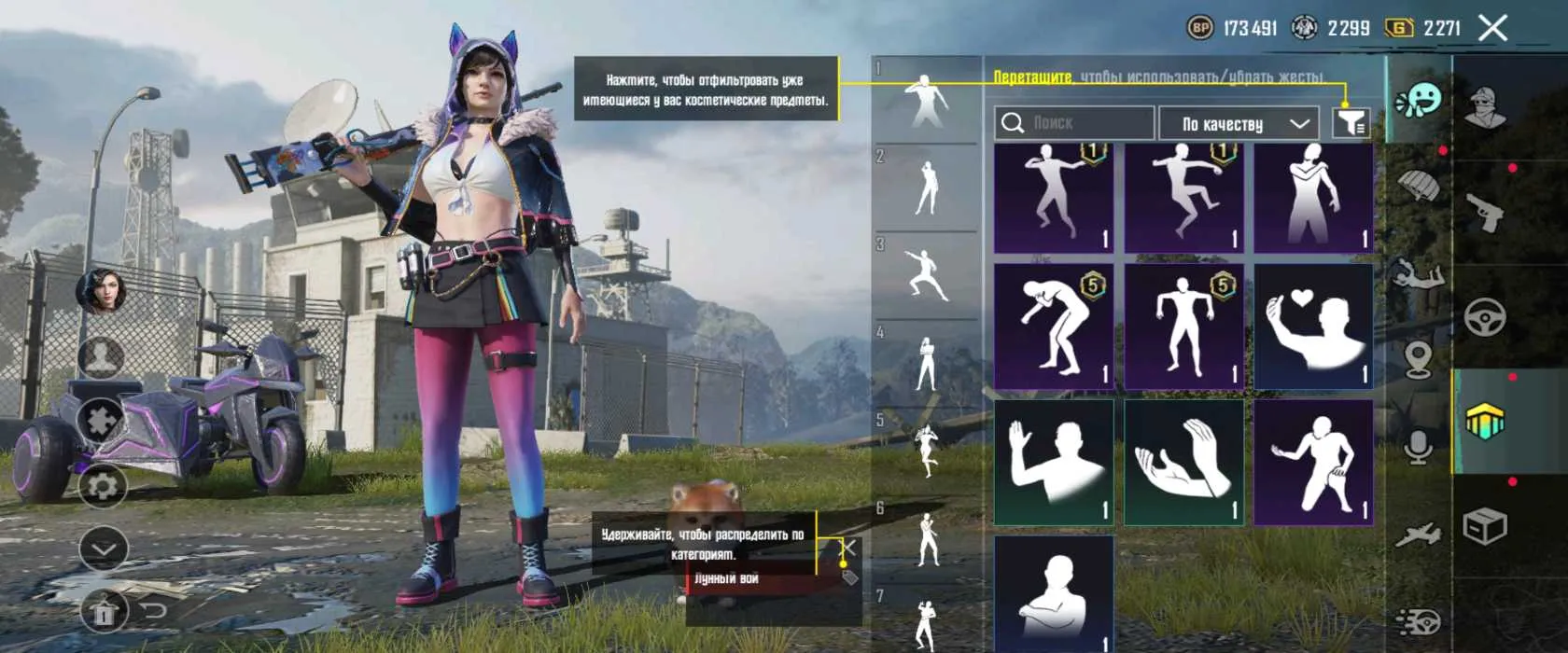
Task: Click the gear settings icon
Action: pyautogui.click(x=103, y=486)
